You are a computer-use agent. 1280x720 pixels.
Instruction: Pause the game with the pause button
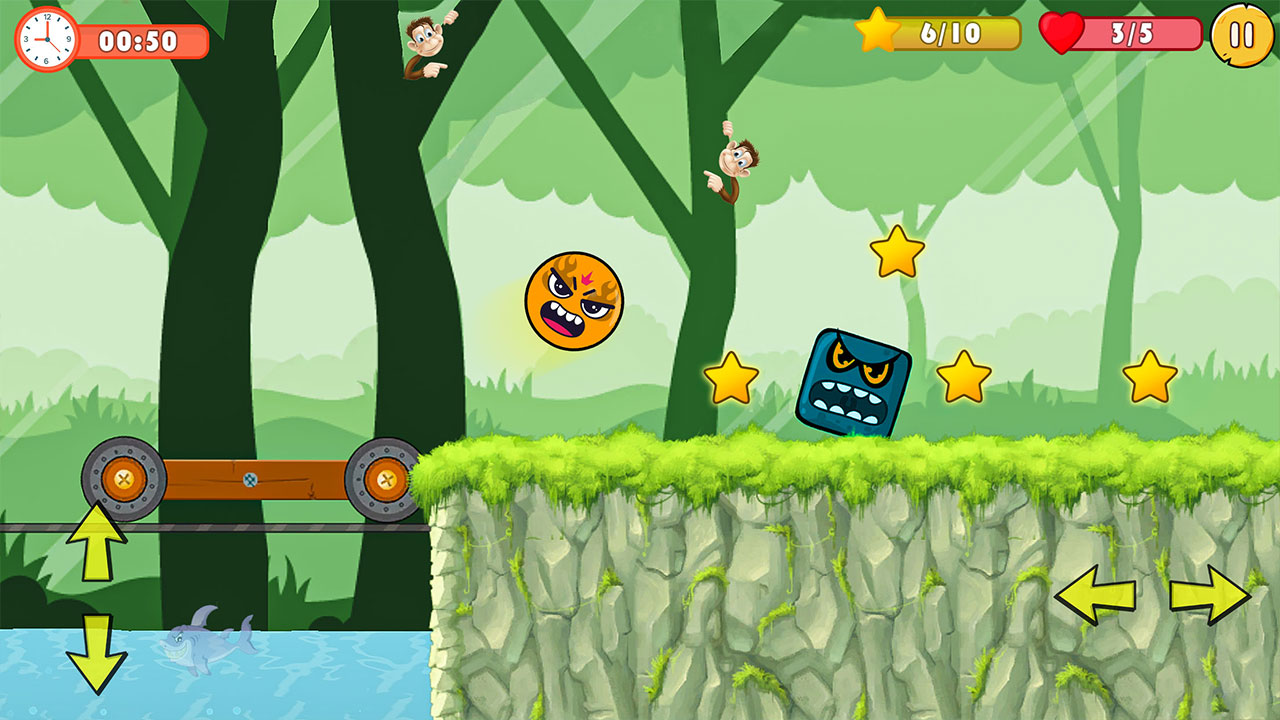pyautogui.click(x=1242, y=35)
